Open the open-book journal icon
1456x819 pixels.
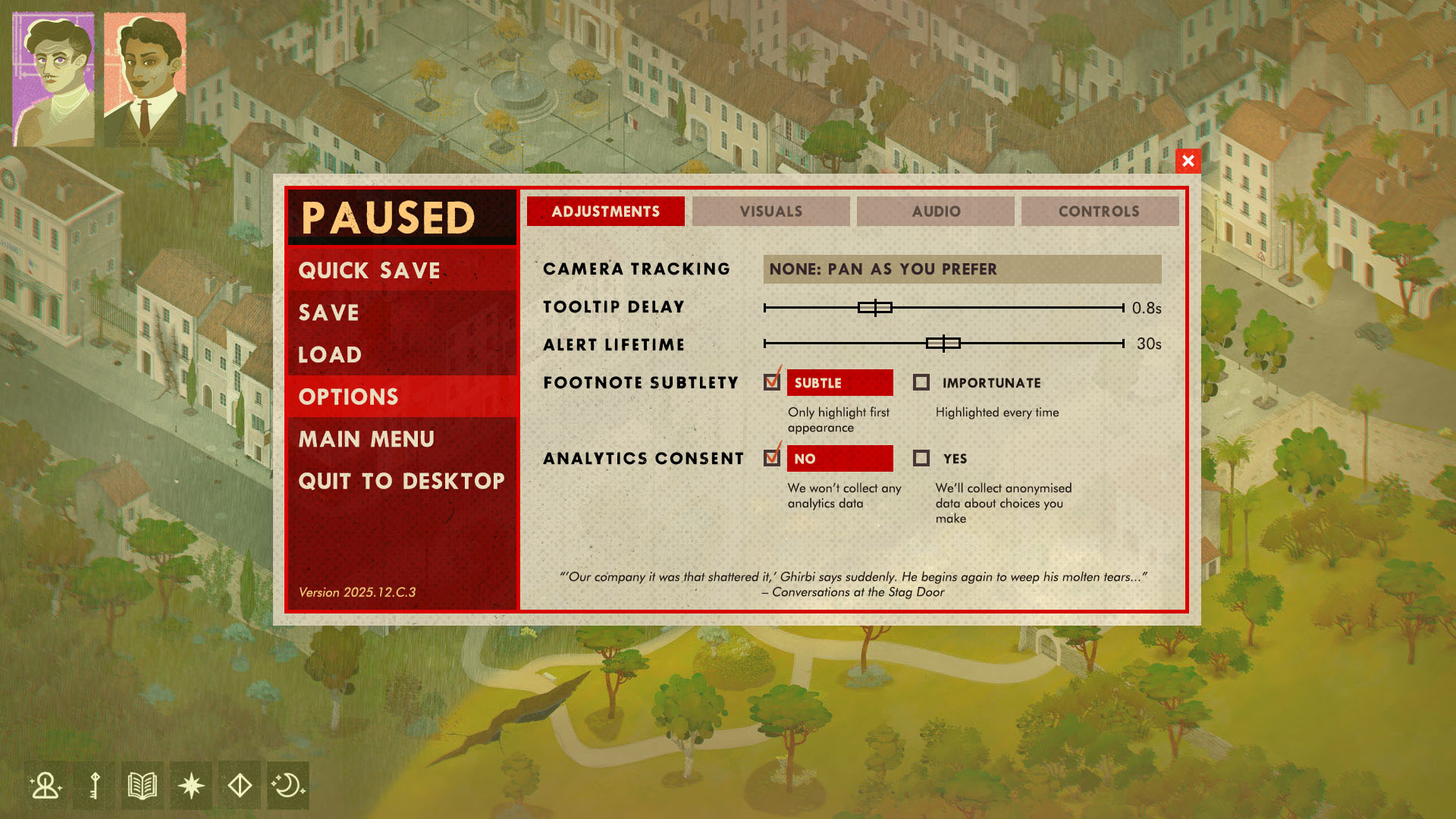(143, 786)
